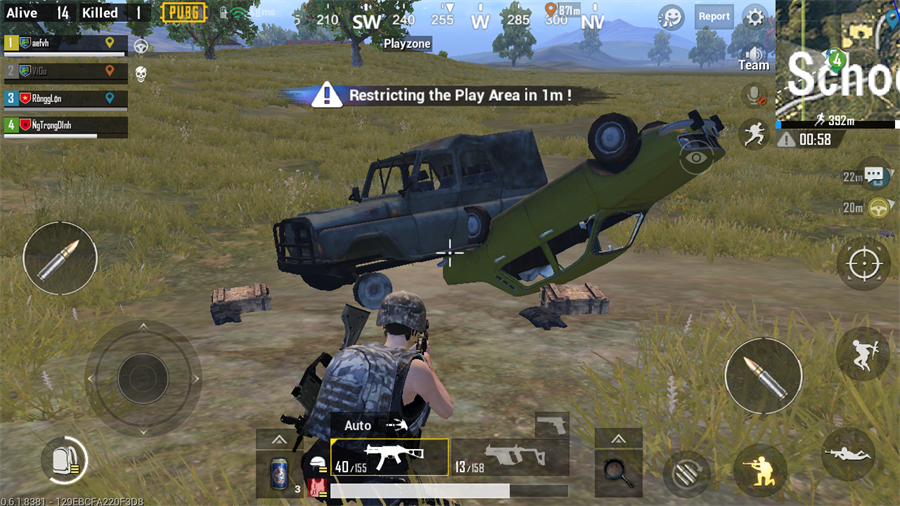Toggle the muted microphone icon

[754, 96]
